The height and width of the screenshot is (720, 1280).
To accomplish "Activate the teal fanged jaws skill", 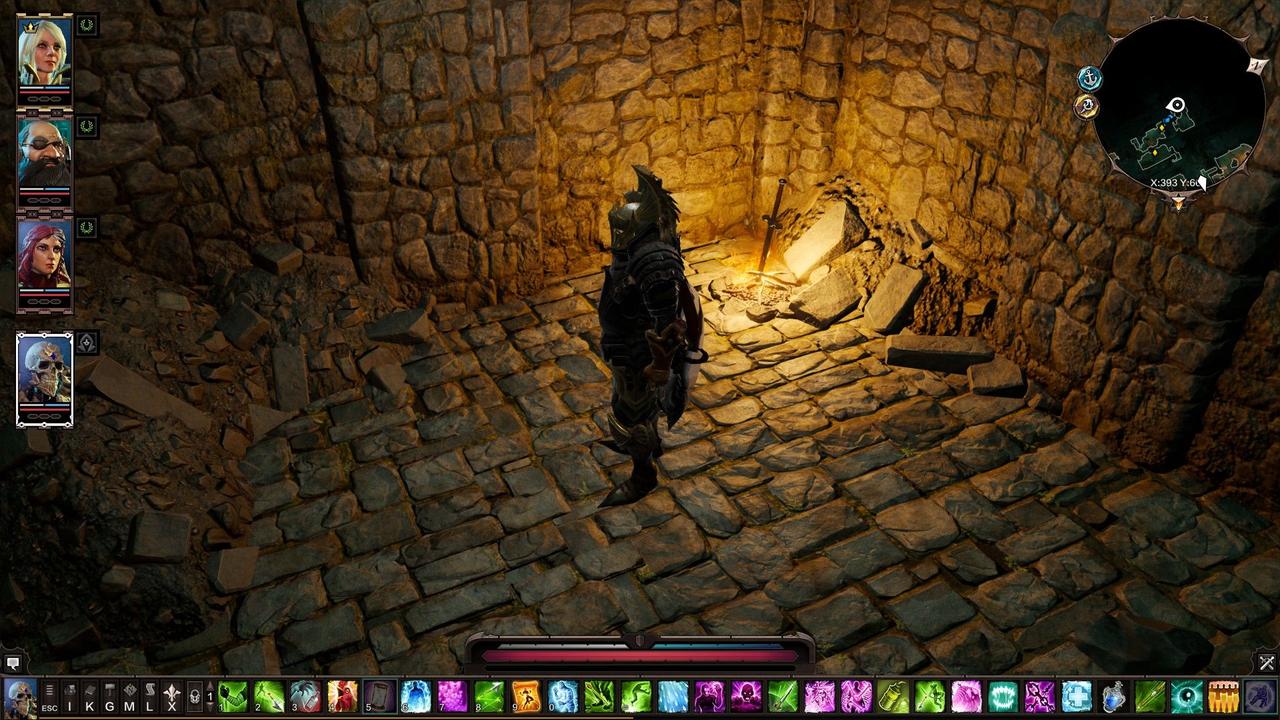I will click(1003, 695).
